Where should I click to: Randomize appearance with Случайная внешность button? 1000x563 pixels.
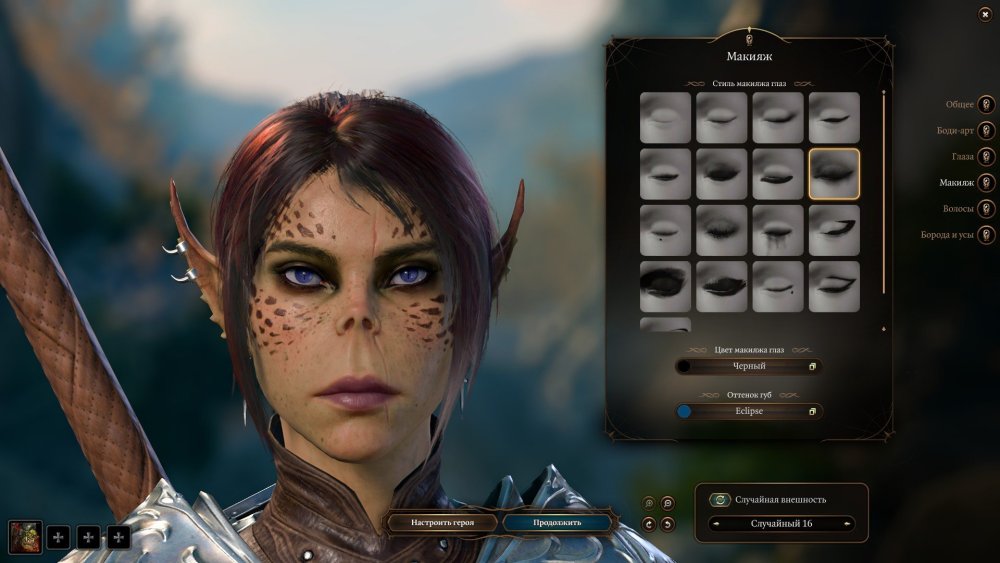point(719,500)
